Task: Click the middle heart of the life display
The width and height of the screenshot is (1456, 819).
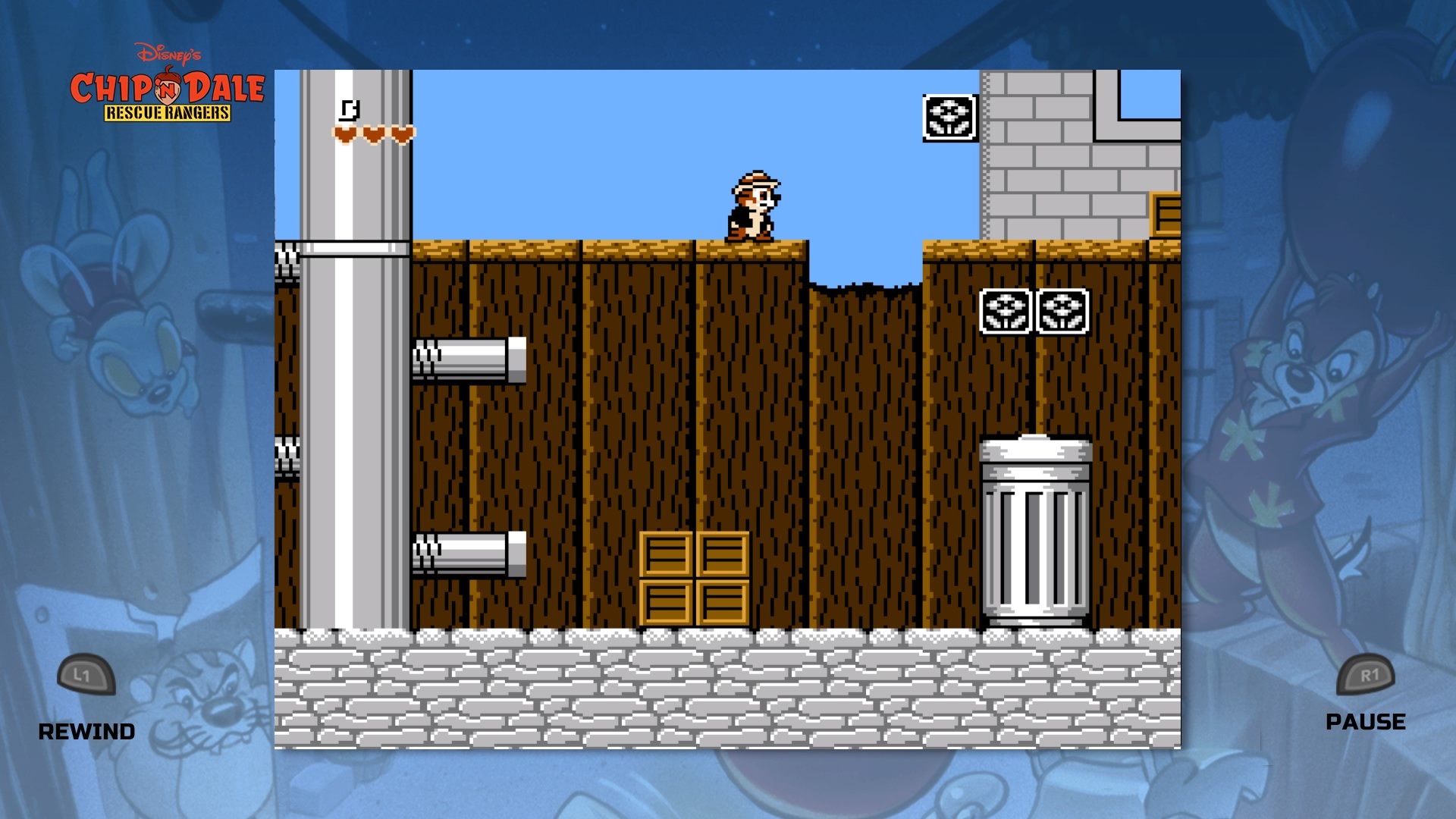Action: coord(373,133)
